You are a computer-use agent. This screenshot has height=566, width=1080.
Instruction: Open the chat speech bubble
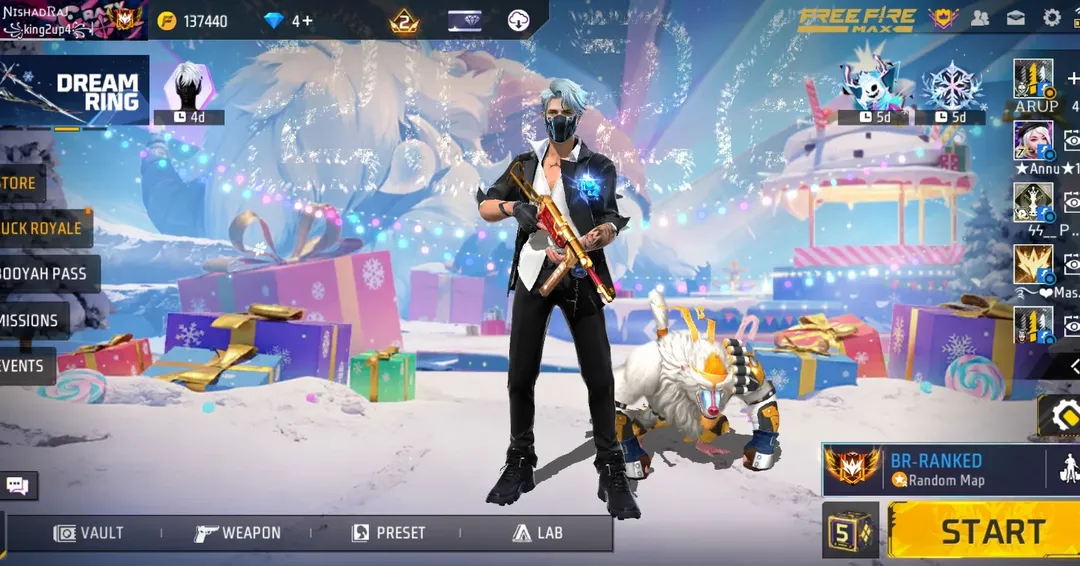pyautogui.click(x=17, y=486)
